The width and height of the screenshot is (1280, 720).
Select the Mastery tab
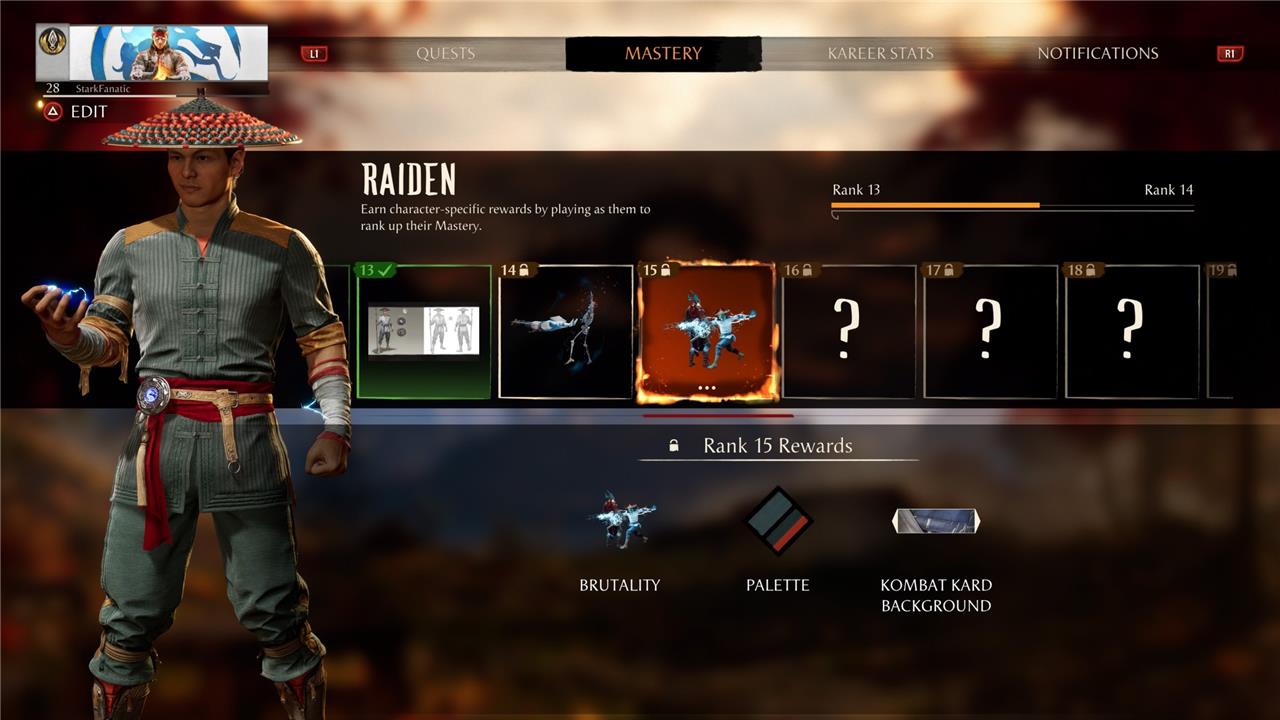[x=663, y=54]
